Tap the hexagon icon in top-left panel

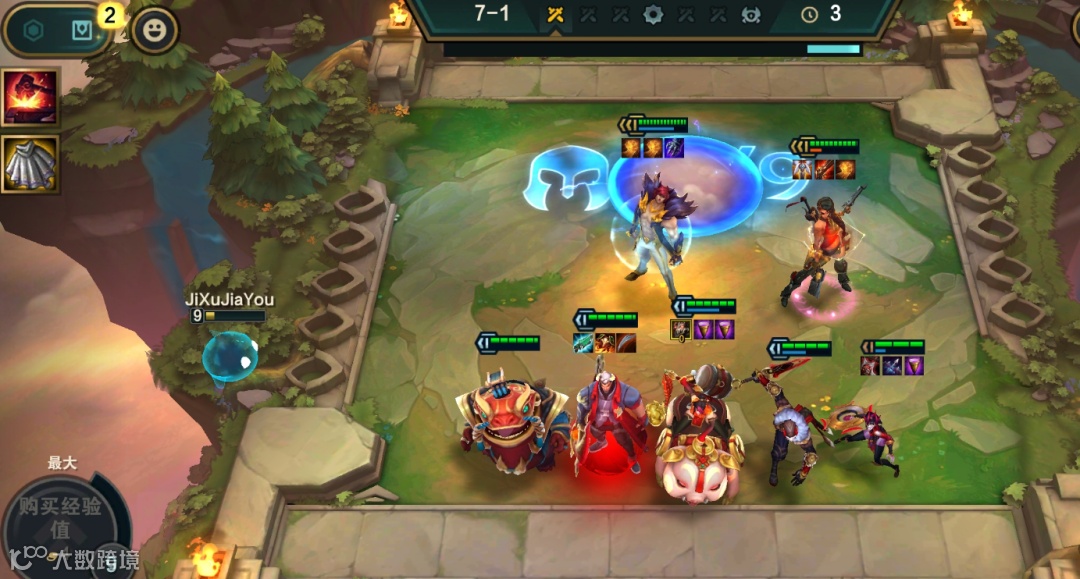coord(33,30)
